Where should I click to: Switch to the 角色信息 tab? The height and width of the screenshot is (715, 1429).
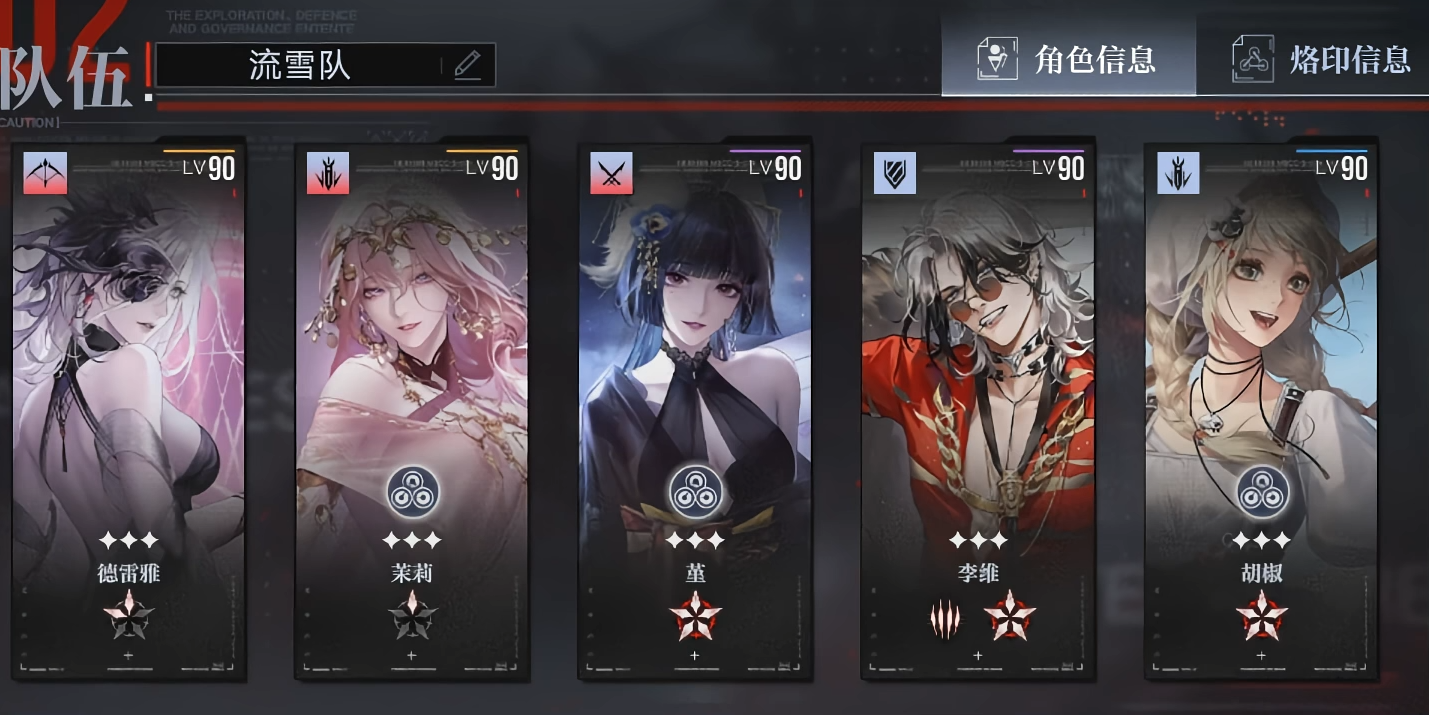pyautogui.click(x=1067, y=60)
